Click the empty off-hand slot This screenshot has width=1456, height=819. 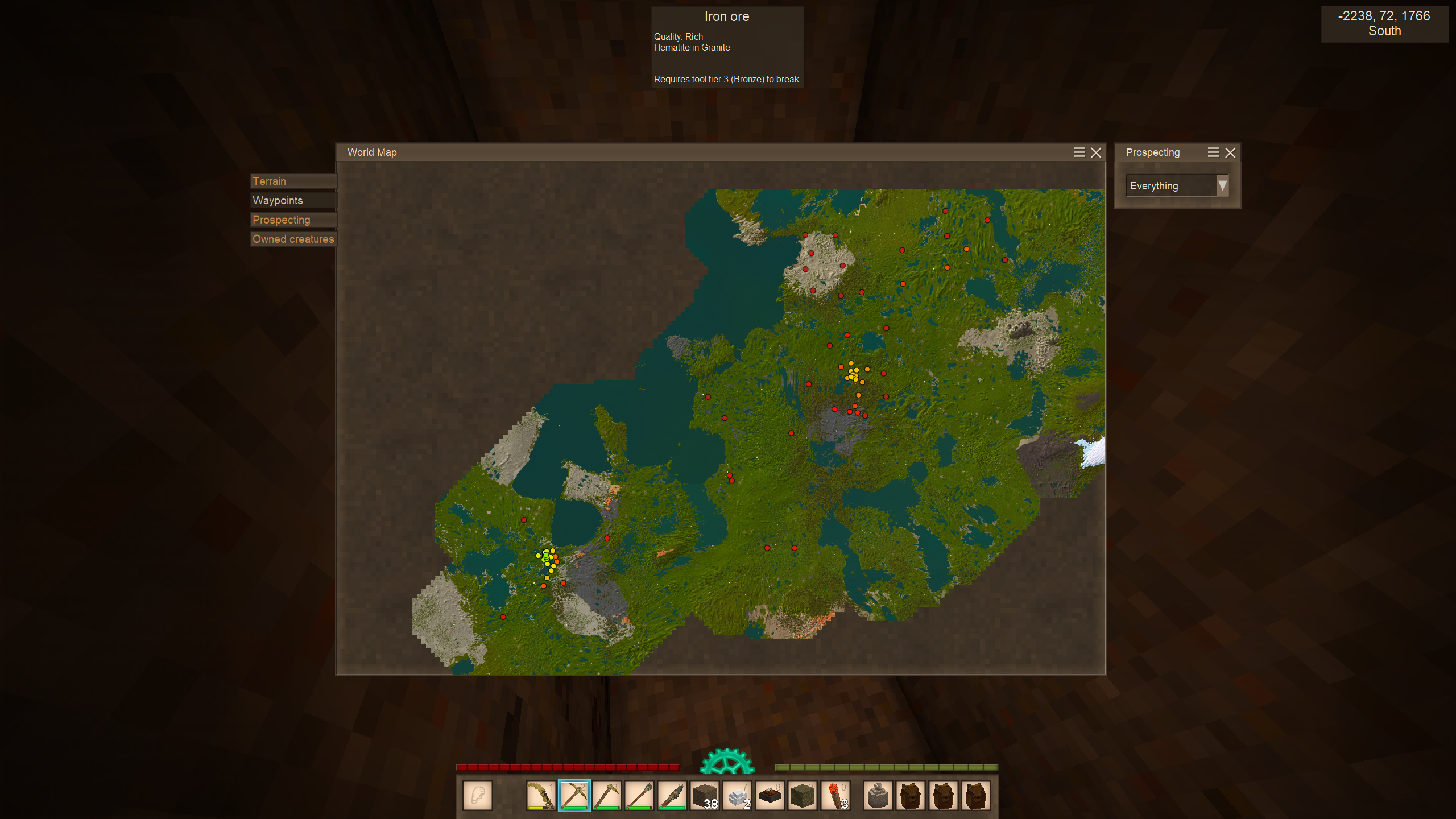click(478, 796)
